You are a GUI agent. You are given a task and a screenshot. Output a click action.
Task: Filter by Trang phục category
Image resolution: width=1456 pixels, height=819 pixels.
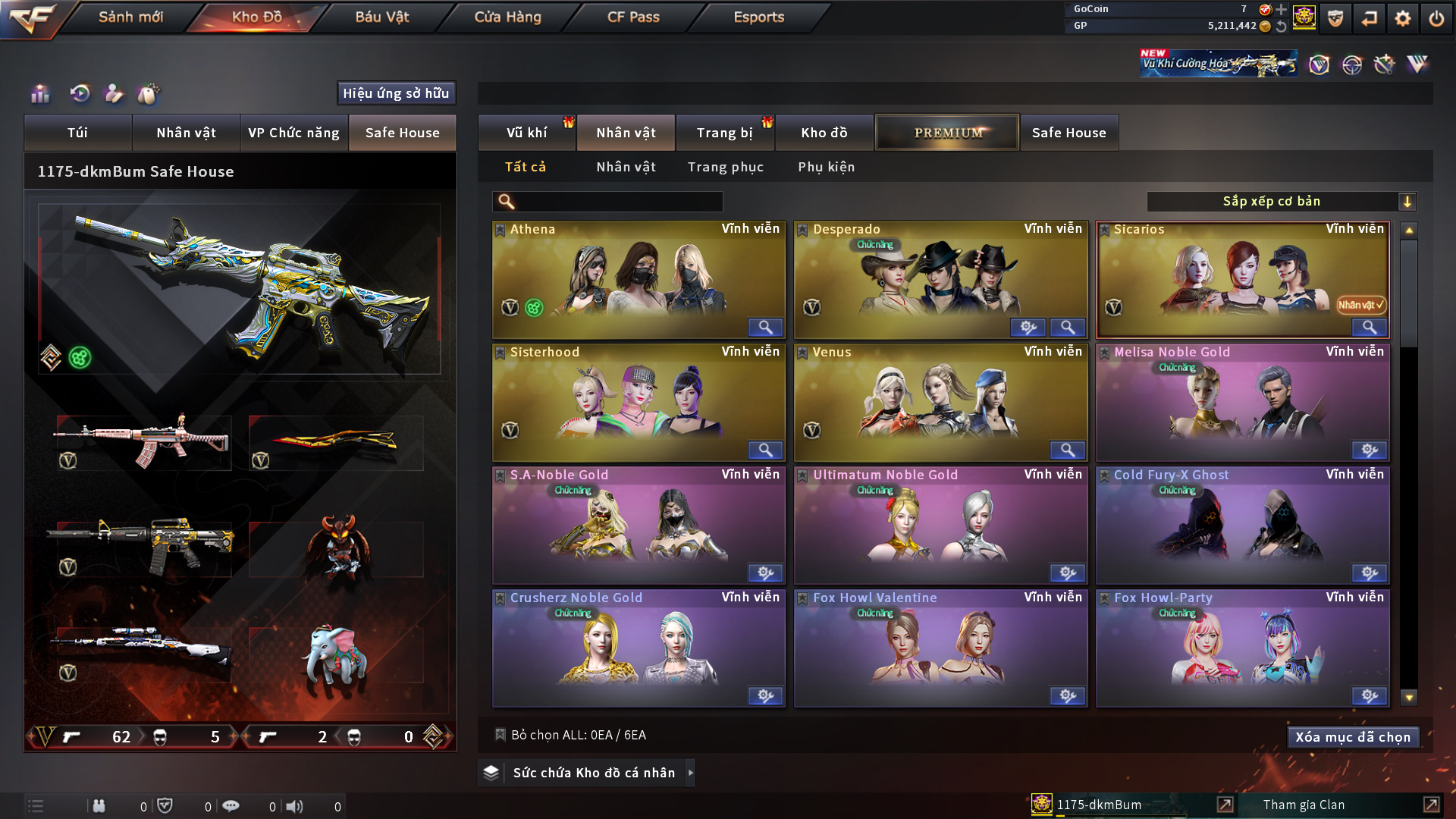[x=725, y=167]
